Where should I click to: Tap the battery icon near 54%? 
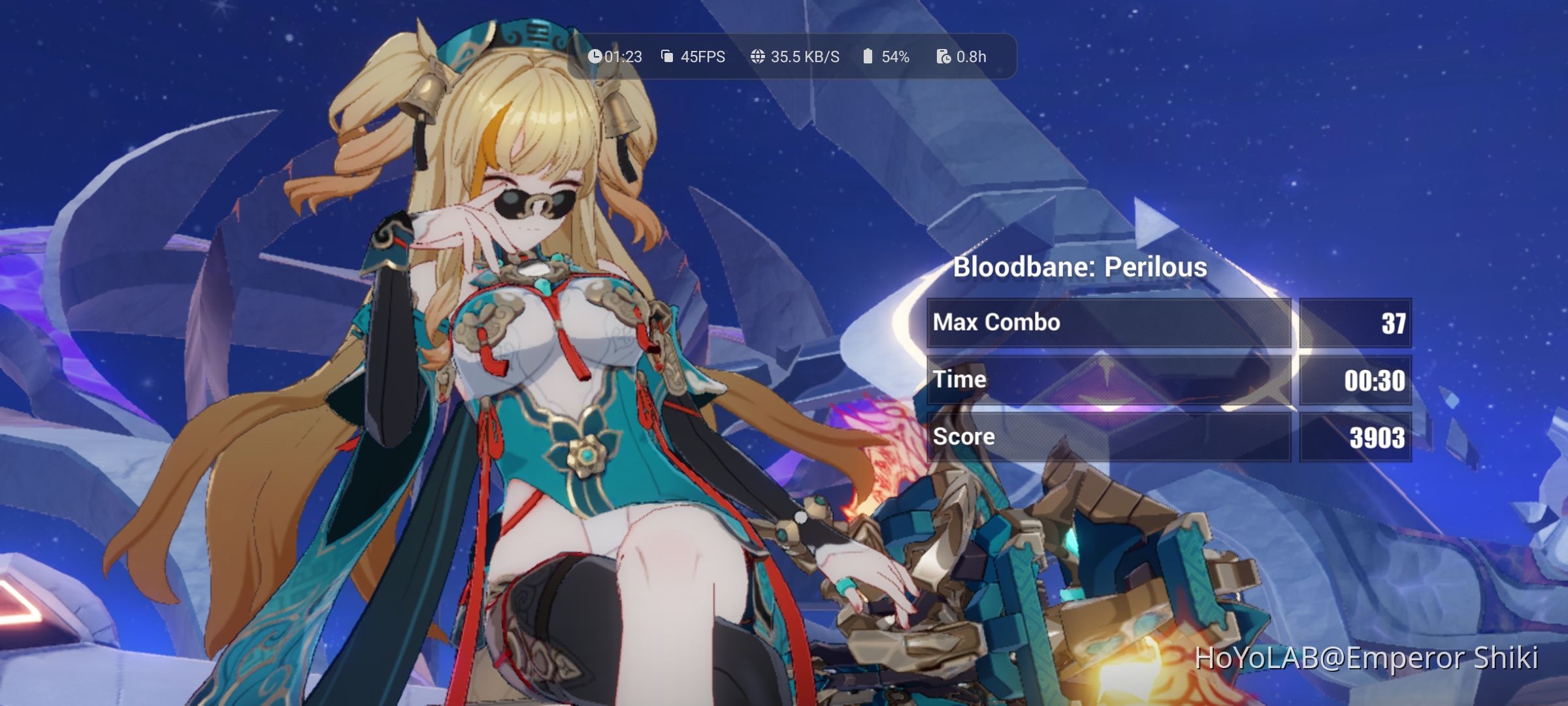click(x=867, y=57)
